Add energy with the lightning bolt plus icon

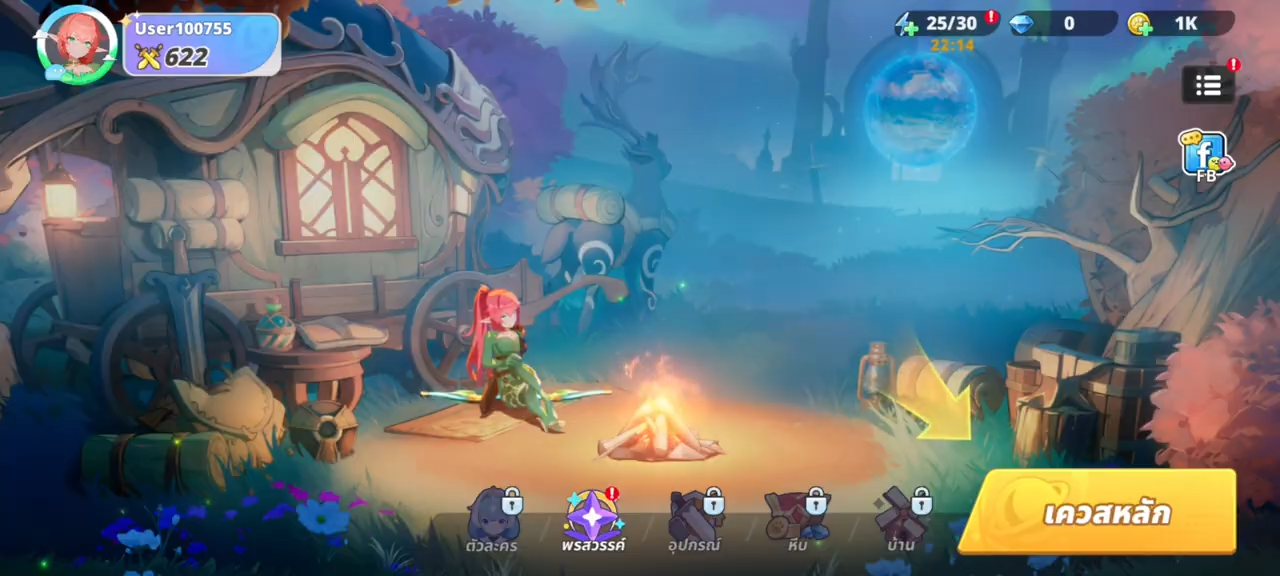click(907, 24)
